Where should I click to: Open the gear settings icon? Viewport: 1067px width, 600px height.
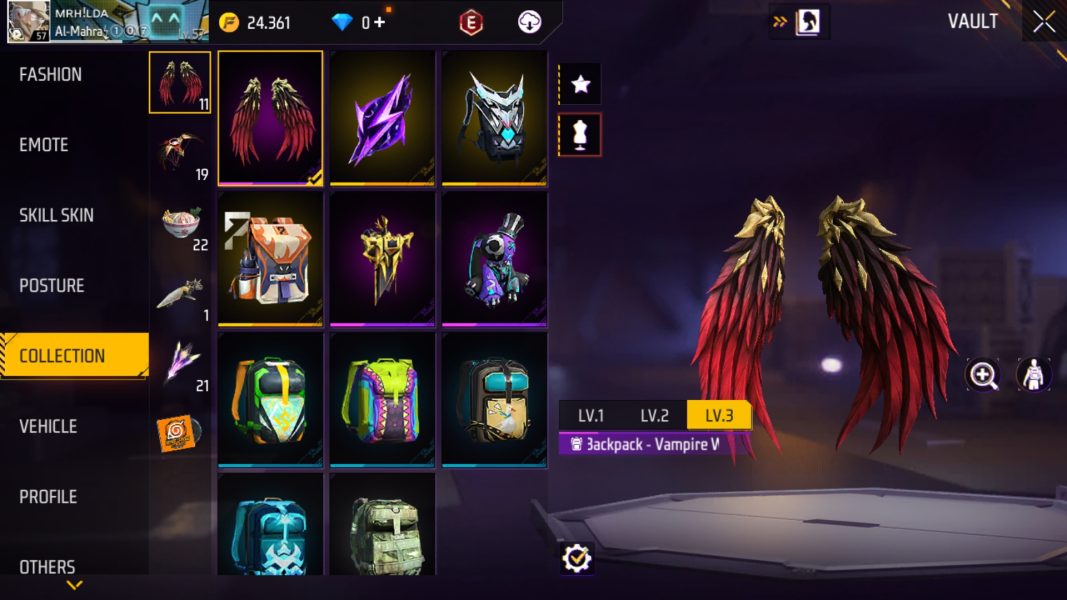click(577, 558)
